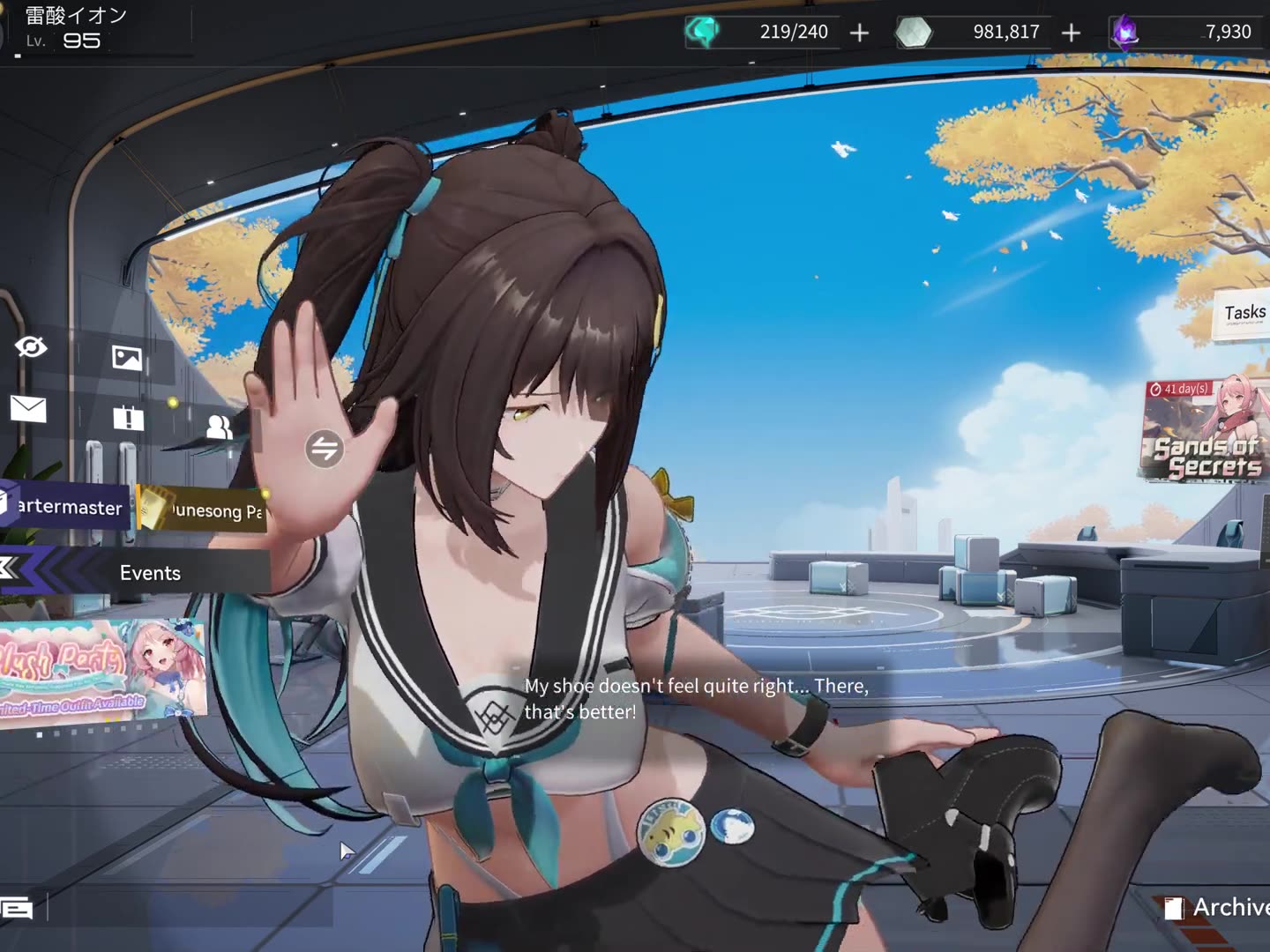Tap the swap character round button
Image resolution: width=1270 pixels, height=952 pixels.
(325, 449)
